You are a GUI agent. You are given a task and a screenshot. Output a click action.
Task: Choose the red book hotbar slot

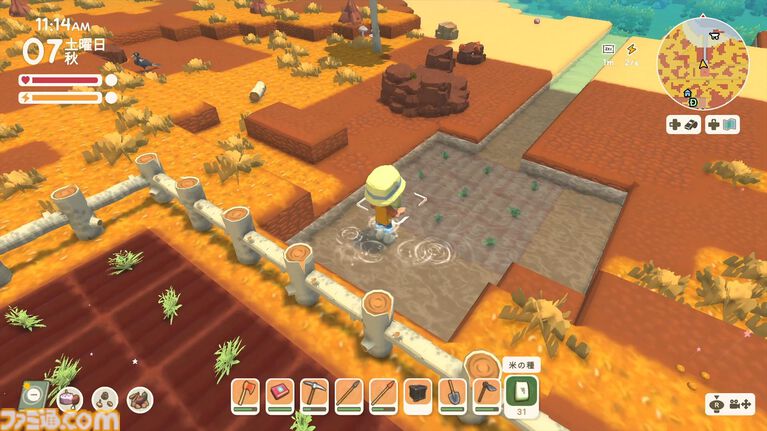pos(280,394)
